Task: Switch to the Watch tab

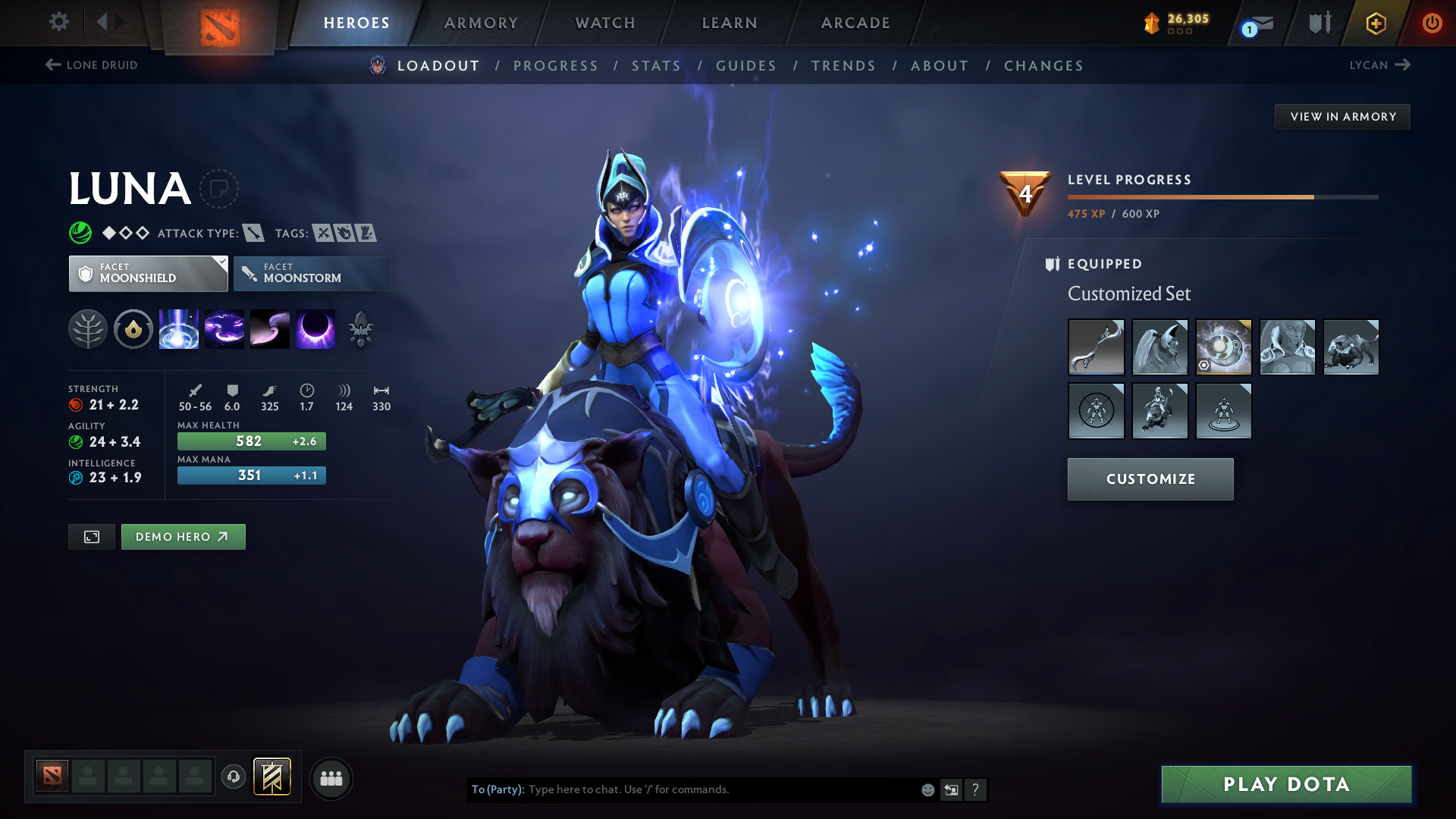Action: tap(605, 23)
